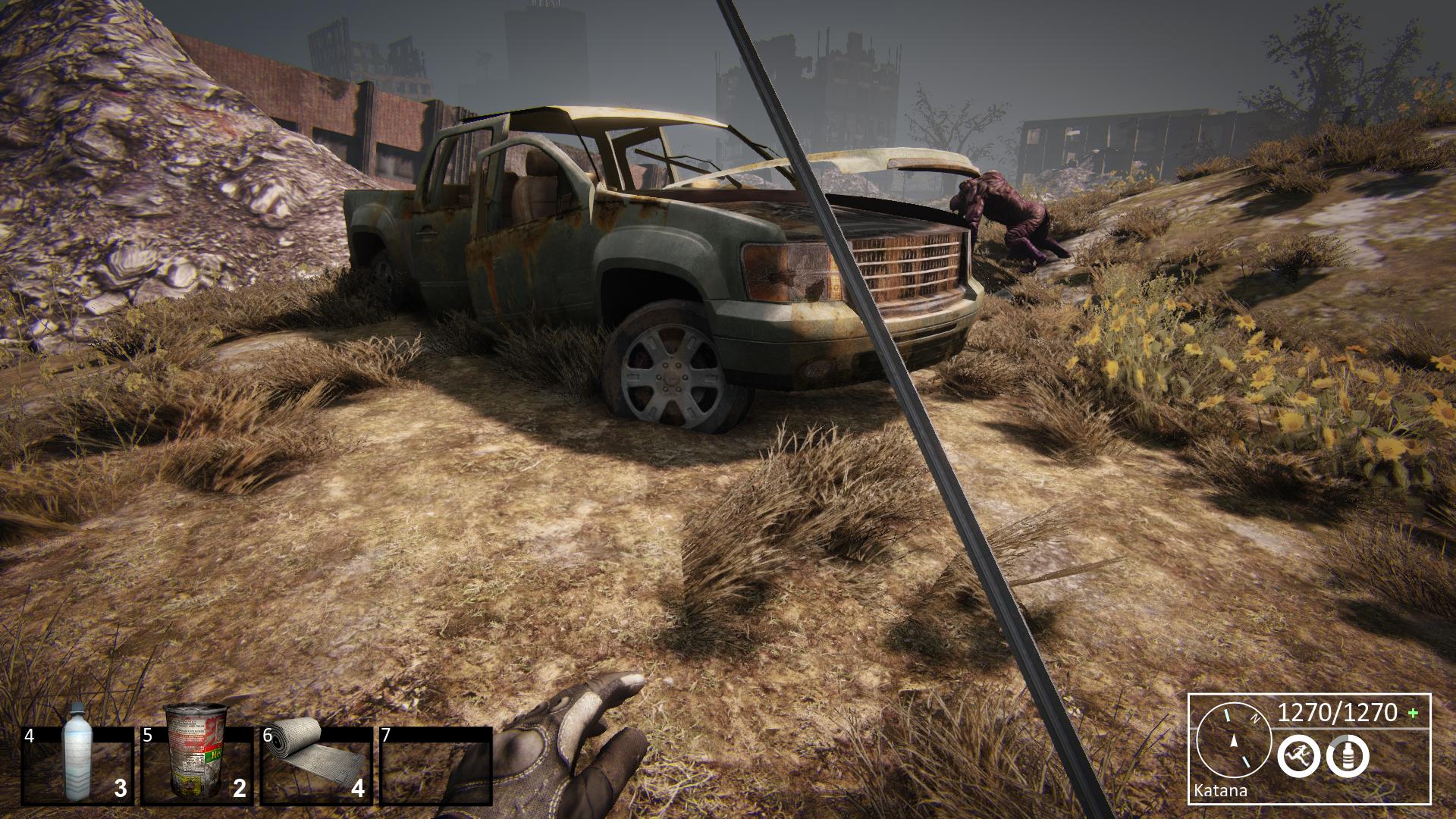This screenshot has width=1456, height=819.
Task: Select empty hotbar slot 7
Action: tap(435, 766)
